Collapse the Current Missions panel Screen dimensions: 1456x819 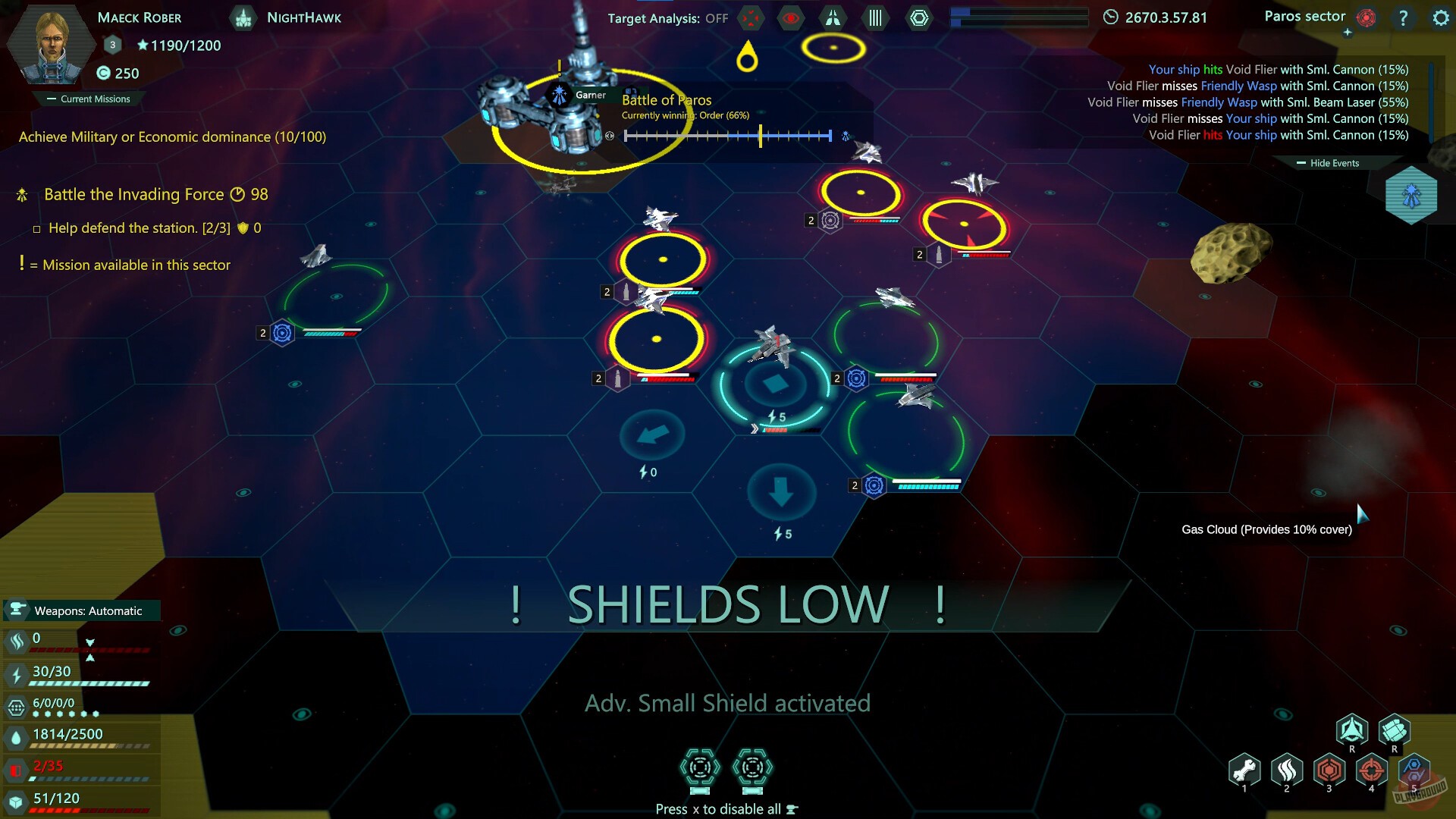point(89,99)
